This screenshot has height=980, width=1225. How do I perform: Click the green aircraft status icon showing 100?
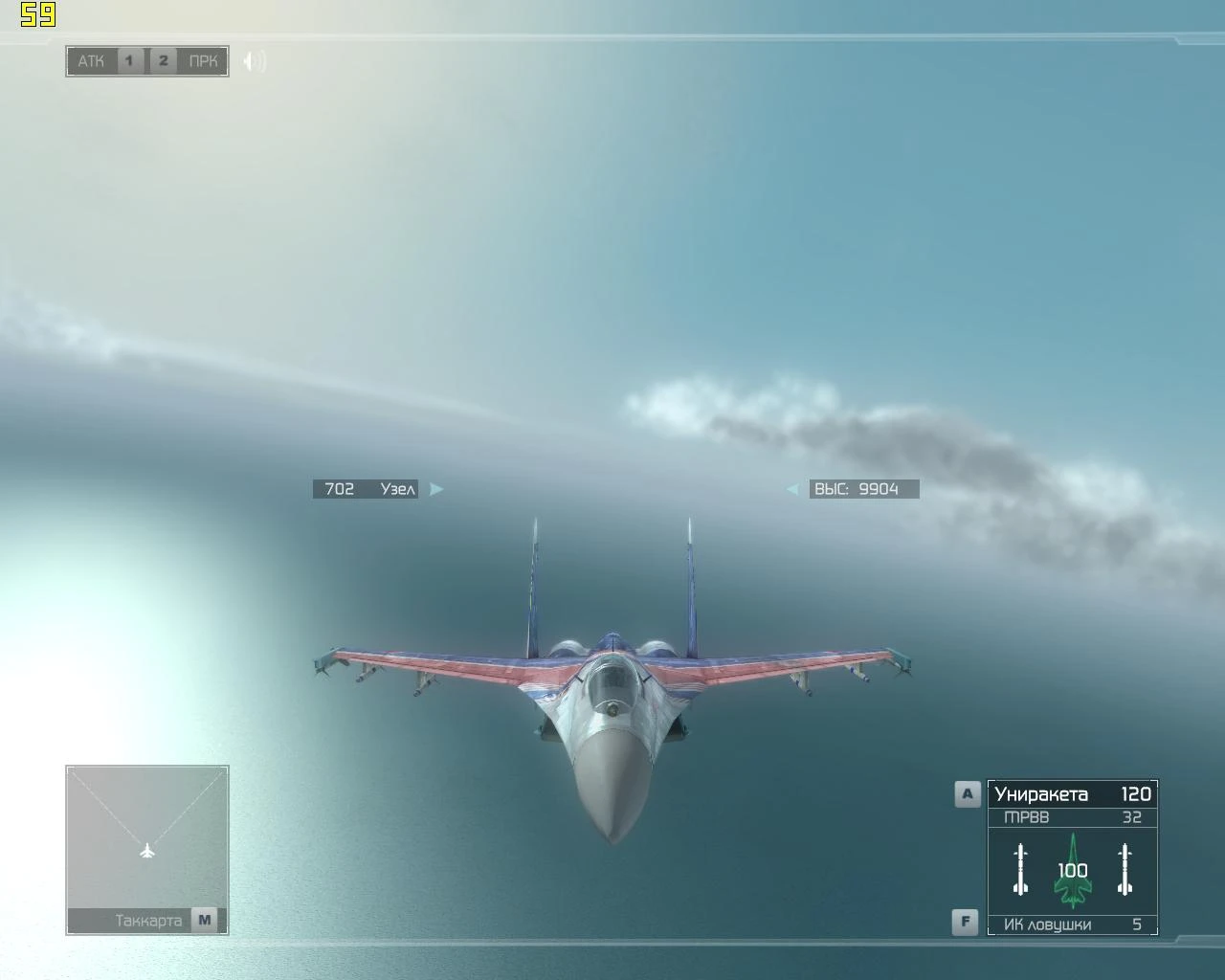tap(1072, 869)
